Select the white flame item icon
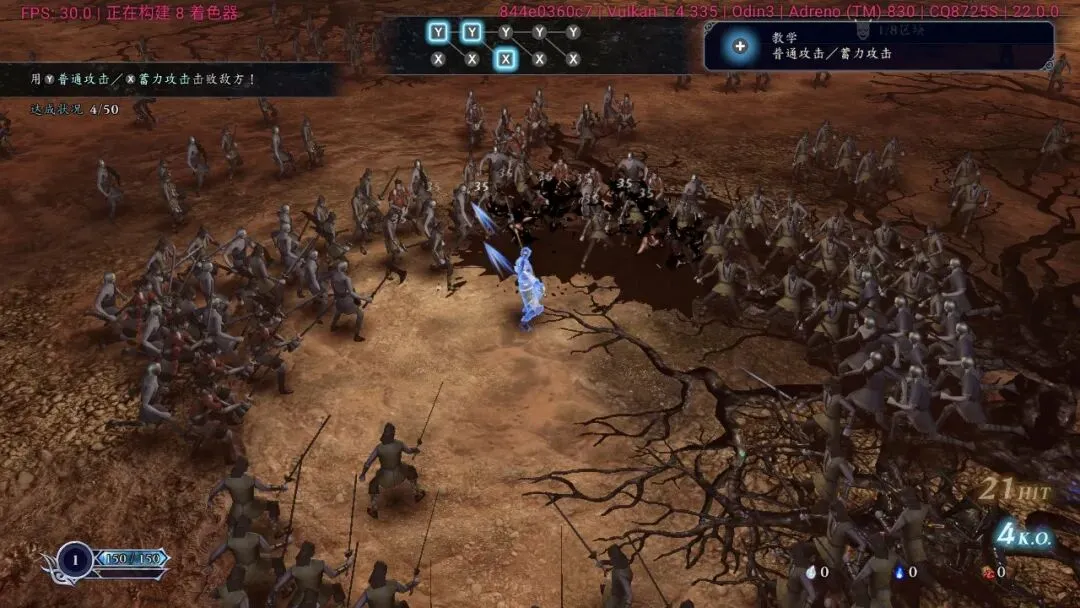 [x=810, y=572]
